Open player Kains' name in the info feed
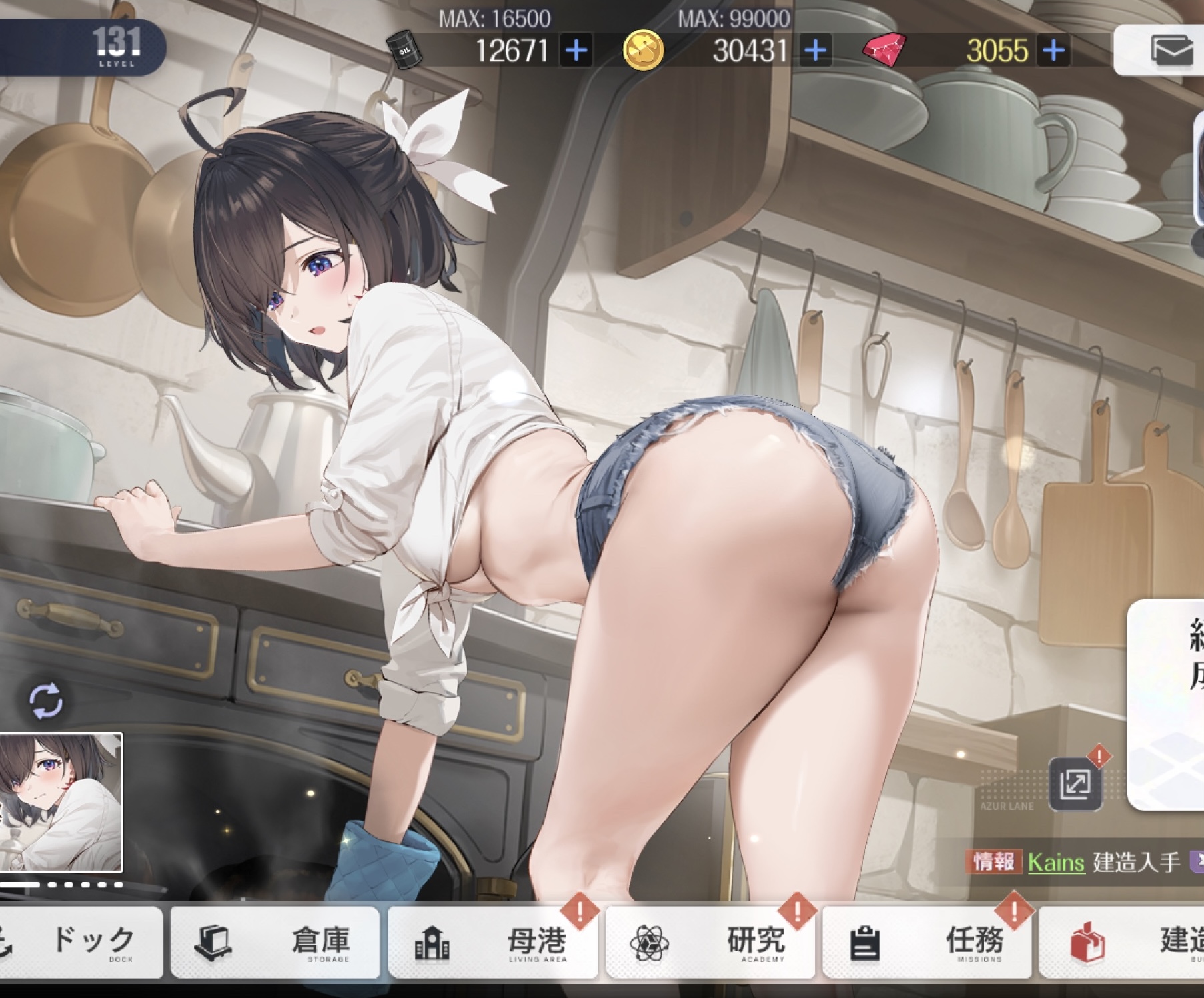This screenshot has height=998, width=1204. pos(1055,863)
